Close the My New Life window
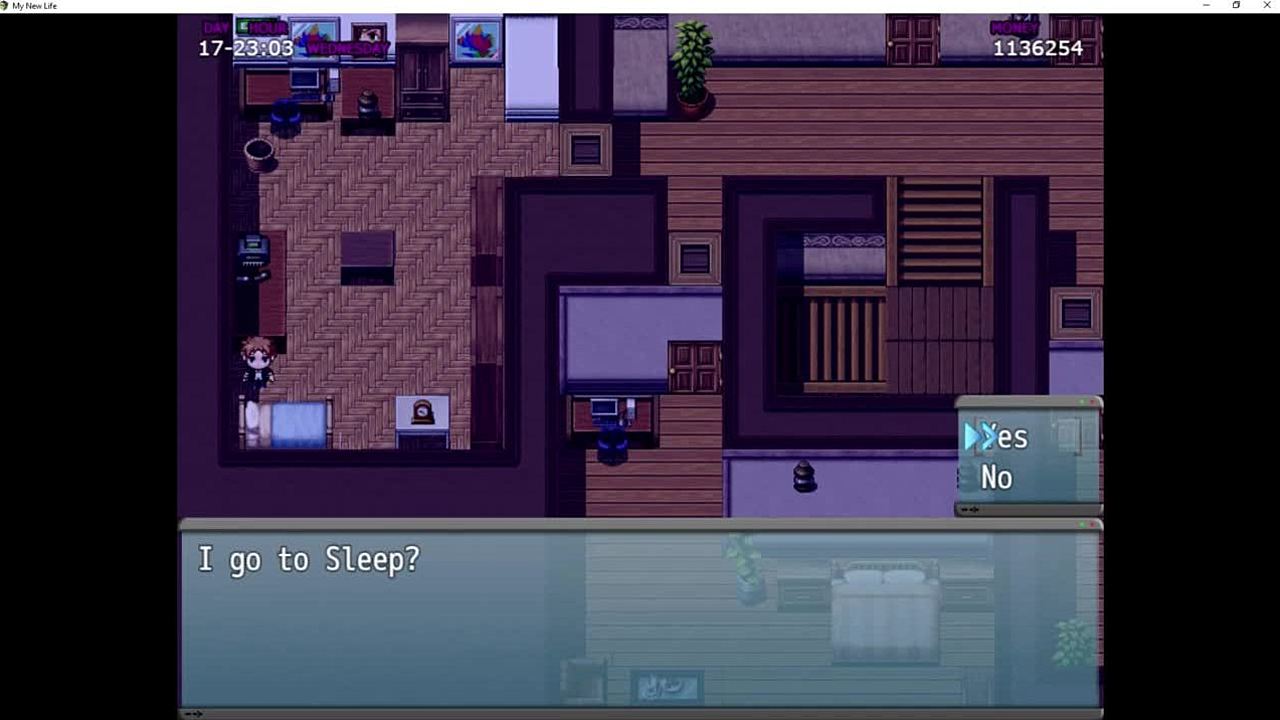The image size is (1280, 720). 1265,6
